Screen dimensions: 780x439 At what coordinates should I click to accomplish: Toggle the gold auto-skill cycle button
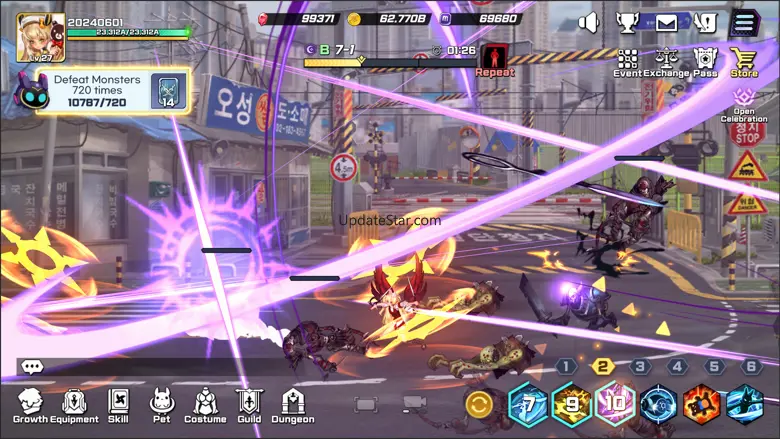[479, 405]
